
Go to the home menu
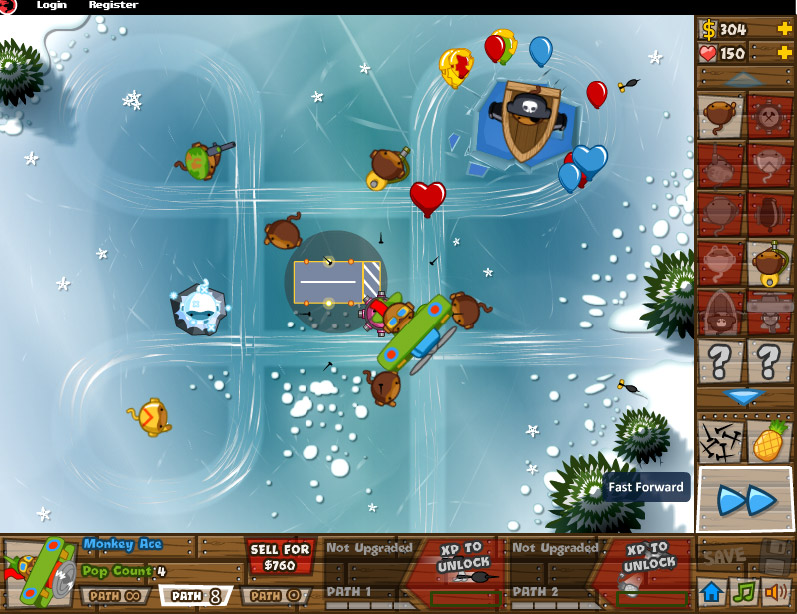point(711,592)
